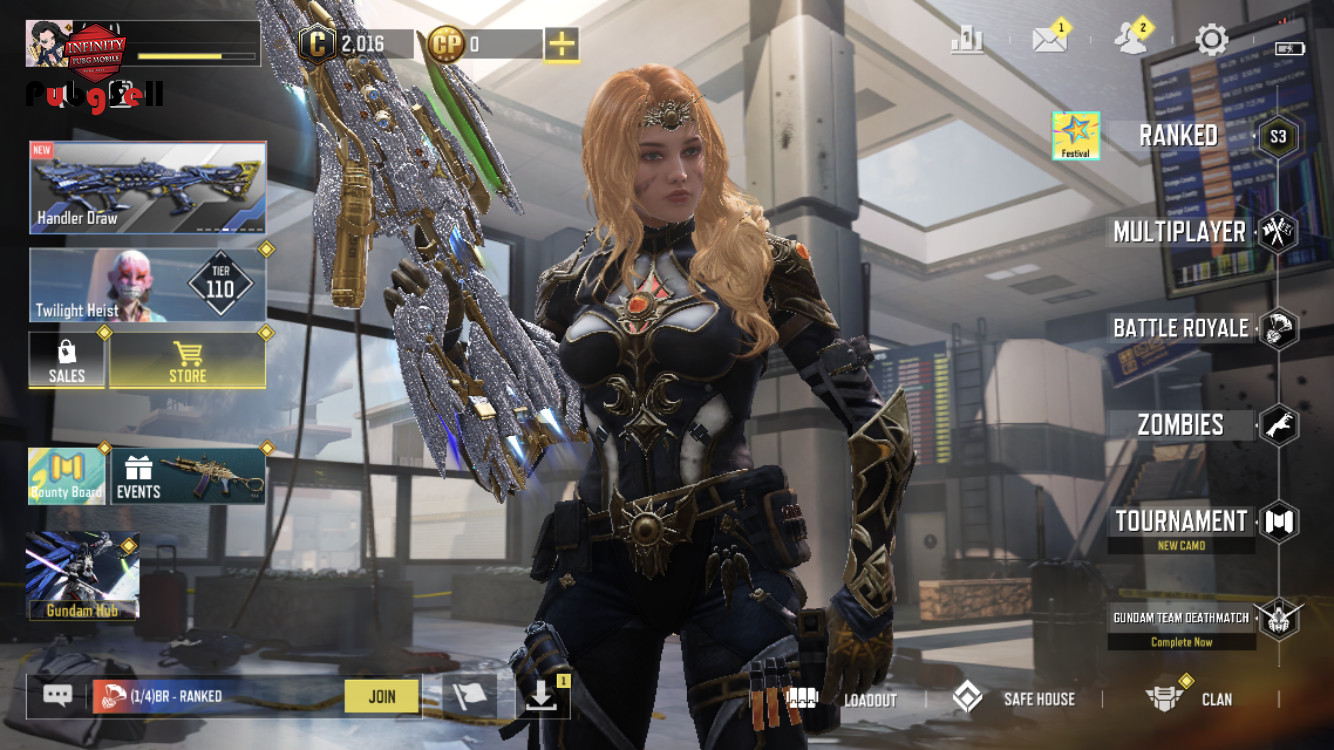Open the player profile avatar
The width and height of the screenshot is (1334, 750).
tap(47, 44)
